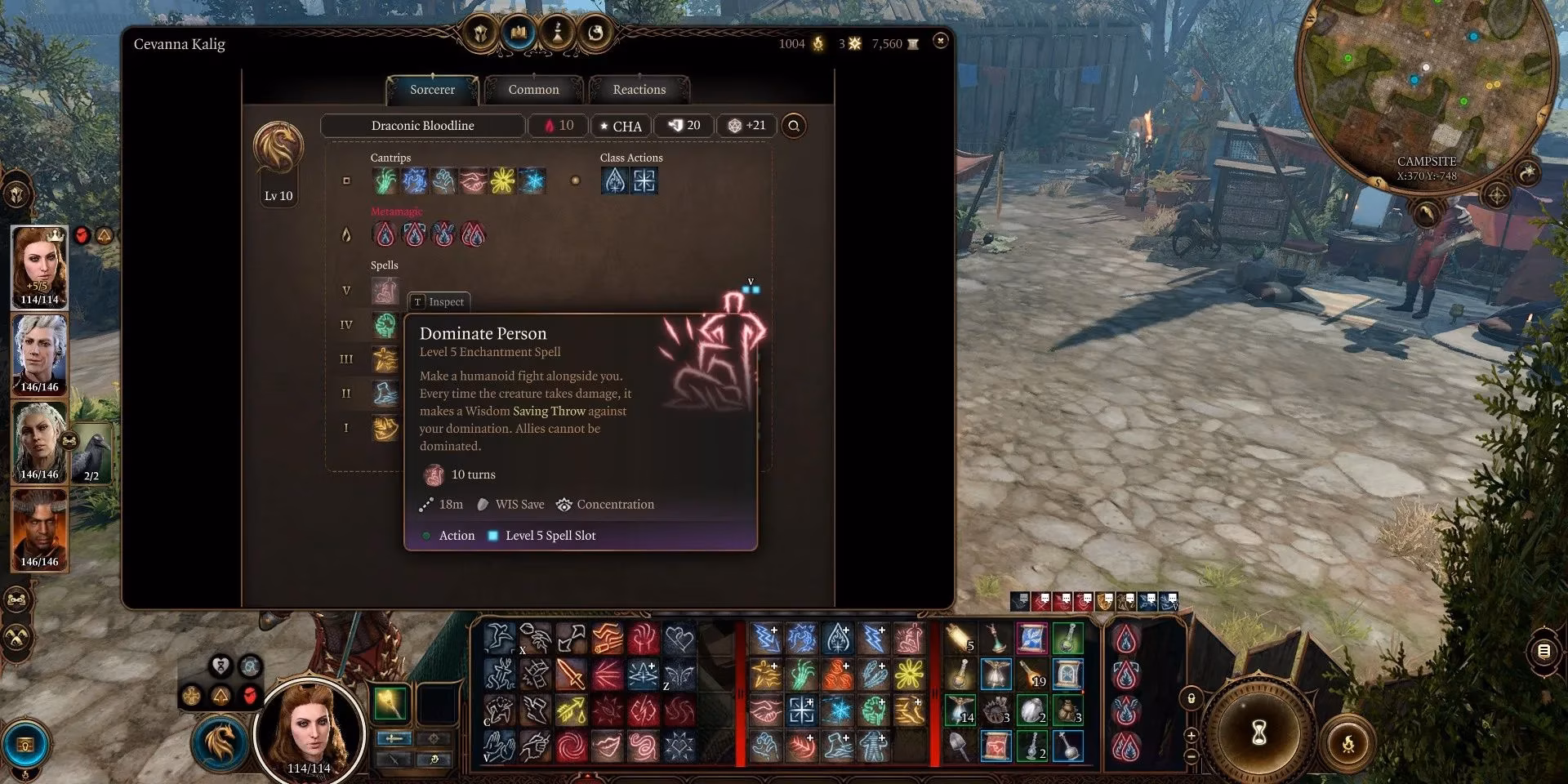Close the spellbook window

click(x=941, y=40)
